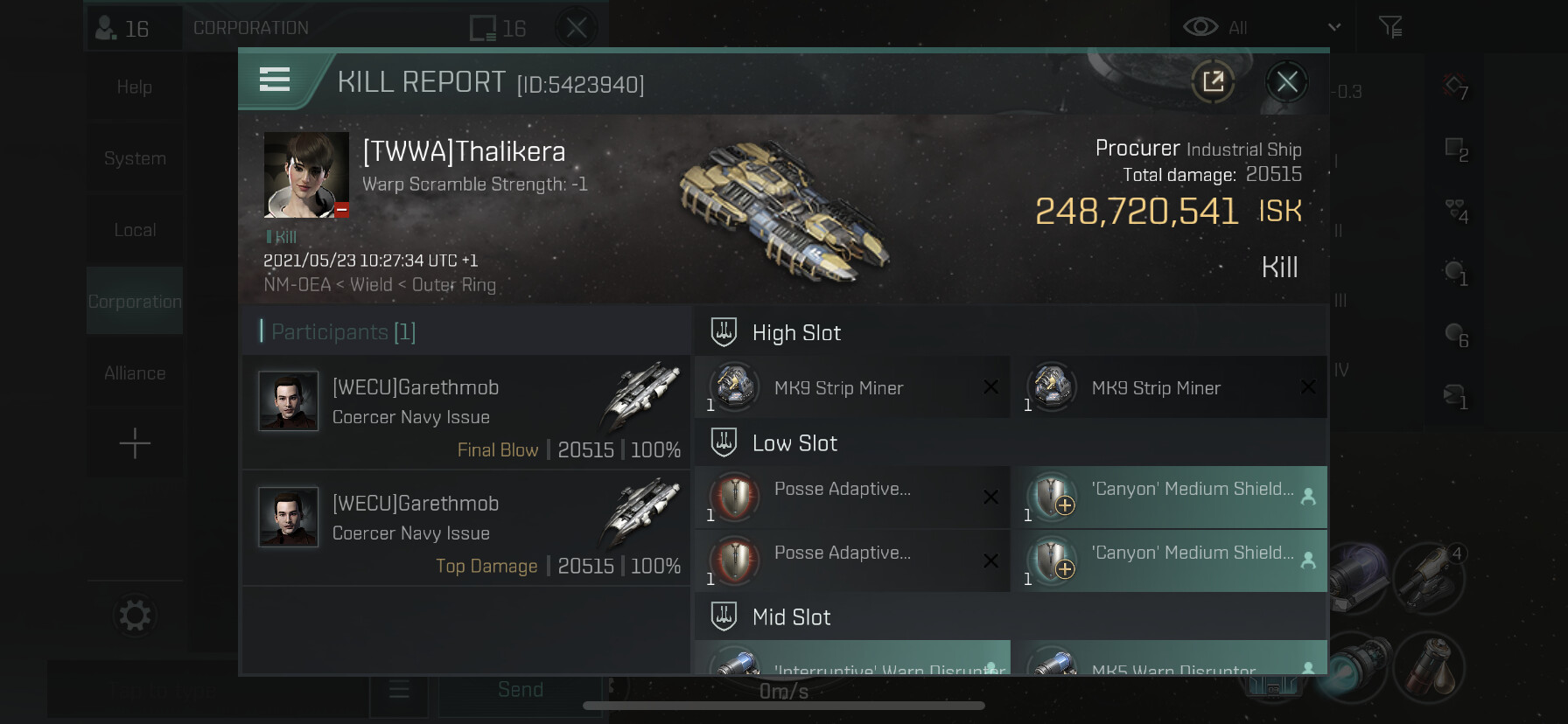Send the chat message
Viewport: 1568px width, 724px height.
pyautogui.click(x=520, y=691)
